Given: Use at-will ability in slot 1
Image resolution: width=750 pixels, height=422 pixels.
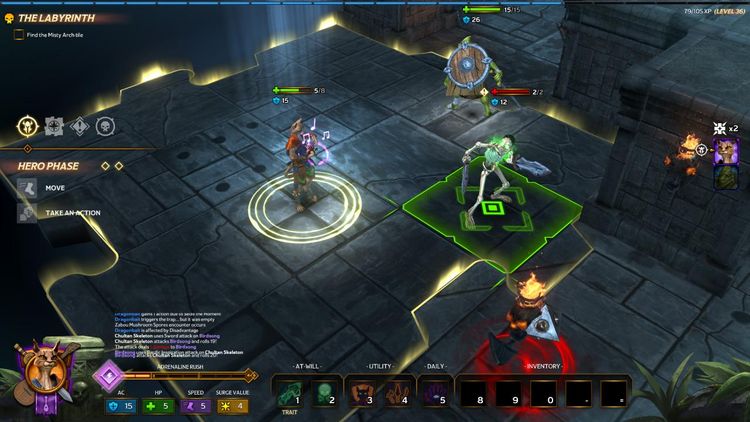Looking at the screenshot, I should click(x=289, y=391).
